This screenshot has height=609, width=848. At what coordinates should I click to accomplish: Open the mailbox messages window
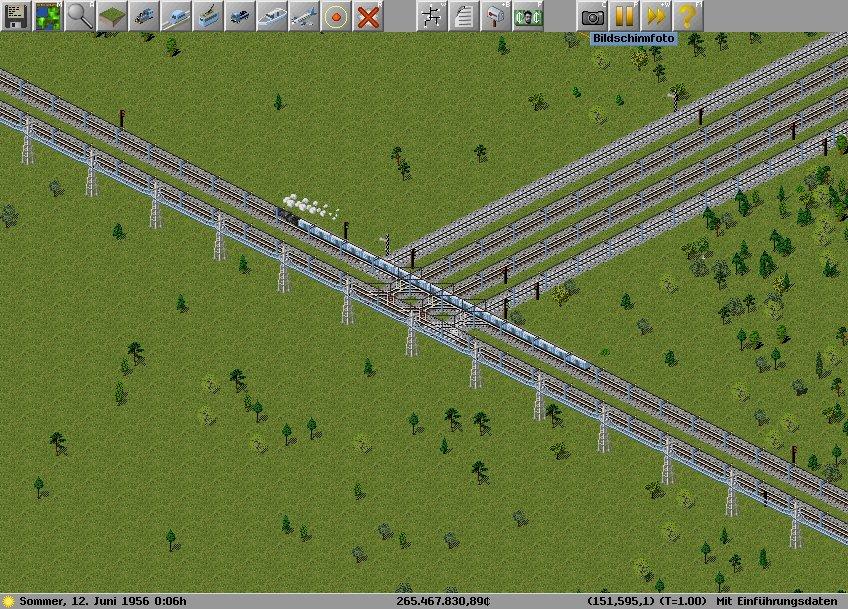pyautogui.click(x=496, y=16)
